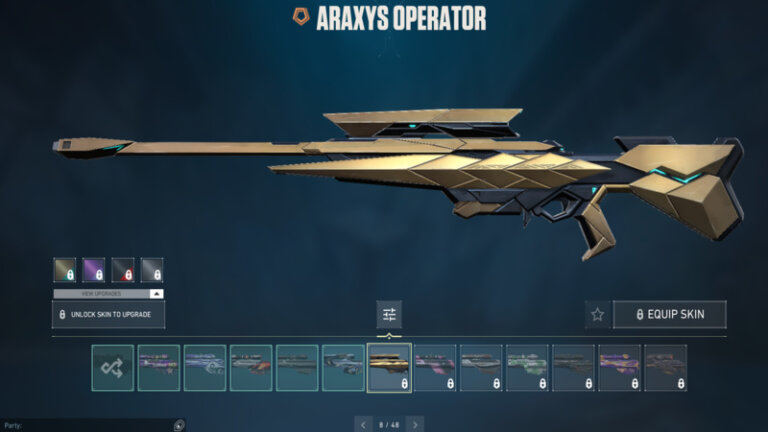Open the Party bar's round icon
This screenshot has width=768, height=432.
(x=179, y=425)
